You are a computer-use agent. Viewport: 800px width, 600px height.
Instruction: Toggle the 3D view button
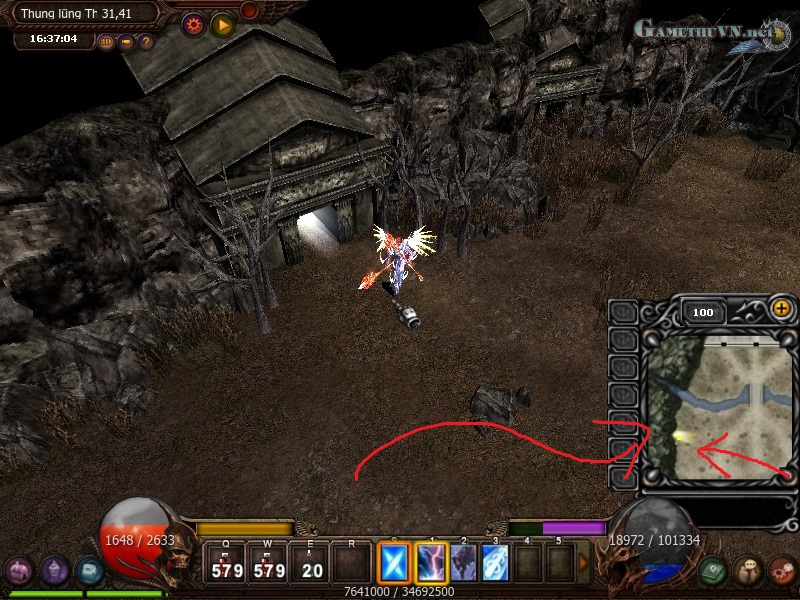[105, 42]
